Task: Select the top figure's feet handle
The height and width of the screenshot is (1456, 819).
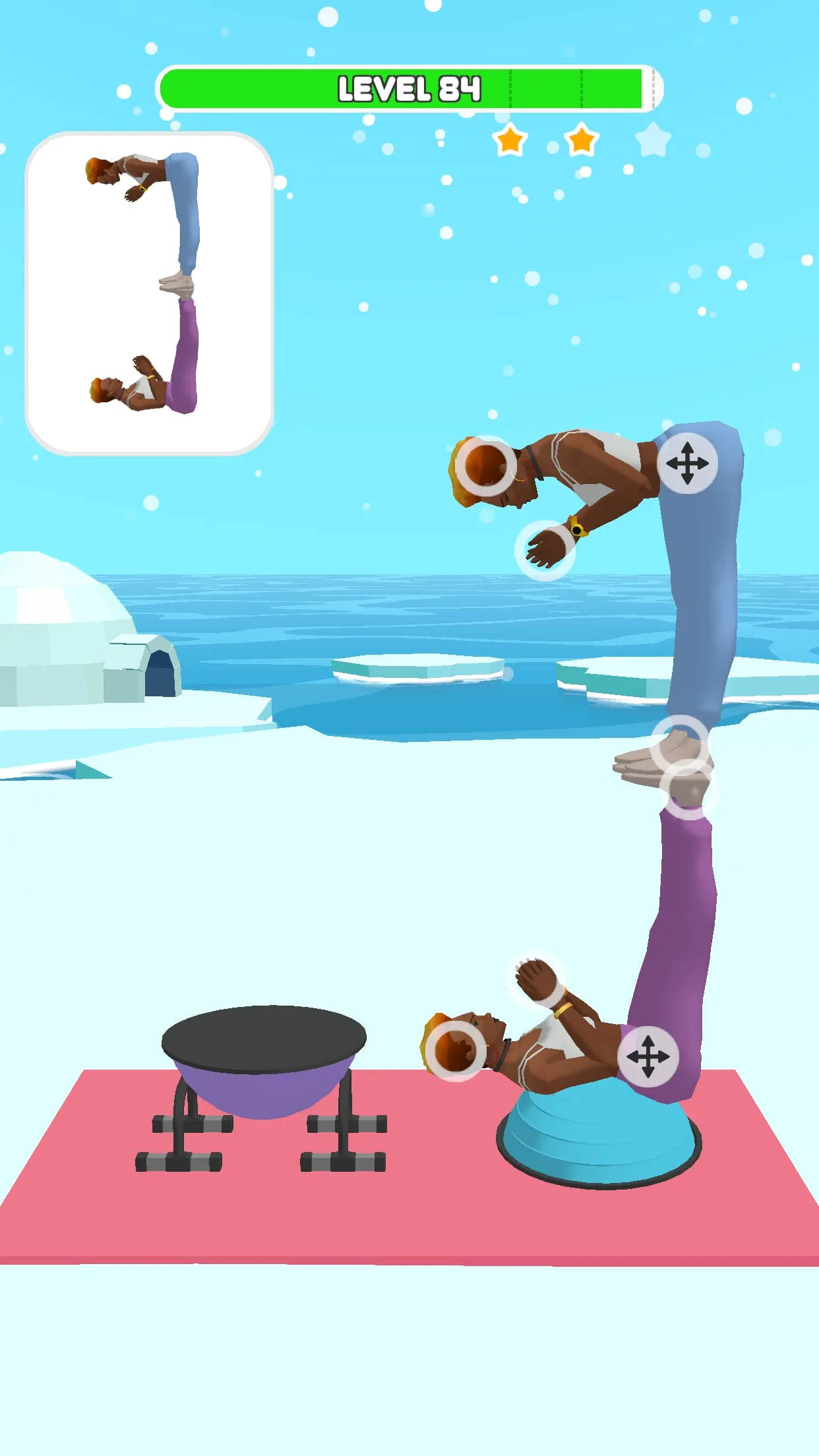Action: click(679, 744)
